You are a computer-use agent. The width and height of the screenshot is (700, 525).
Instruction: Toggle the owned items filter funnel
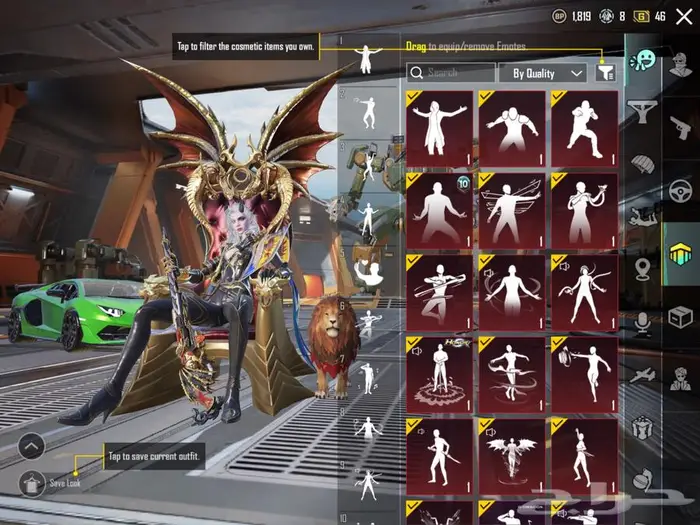[604, 72]
